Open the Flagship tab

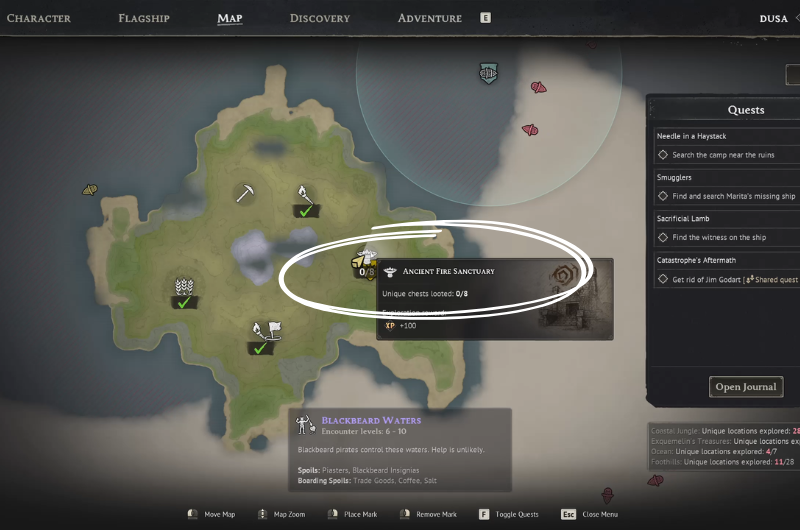point(144,18)
